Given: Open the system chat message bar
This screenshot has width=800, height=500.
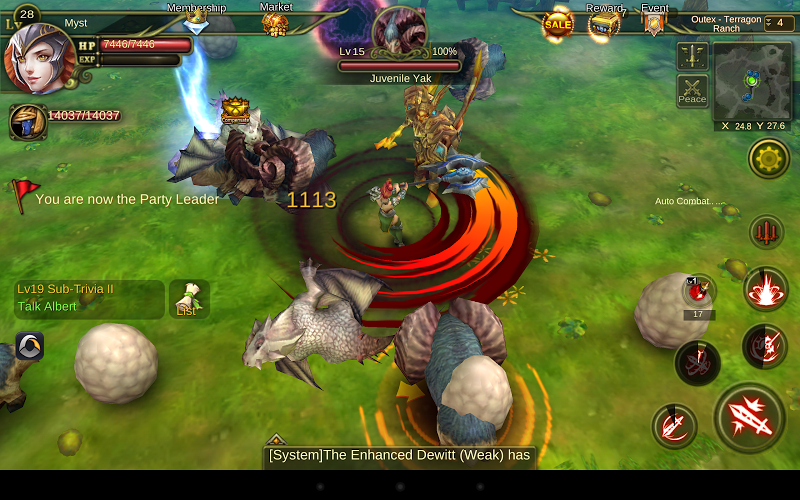Looking at the screenshot, I should (x=400, y=456).
